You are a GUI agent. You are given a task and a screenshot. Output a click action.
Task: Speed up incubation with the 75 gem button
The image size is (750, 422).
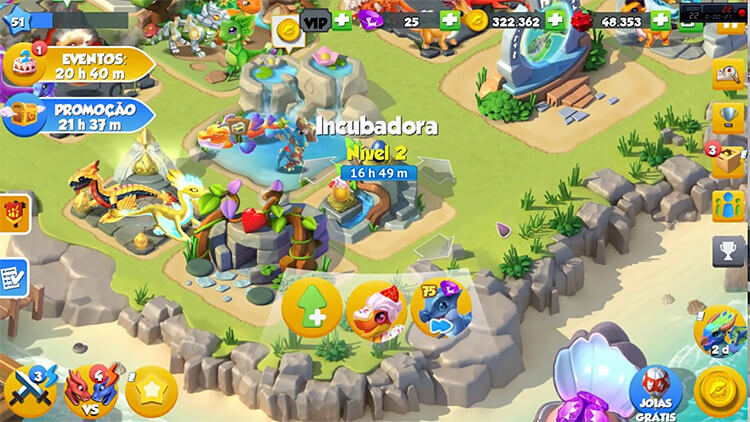coord(440,310)
